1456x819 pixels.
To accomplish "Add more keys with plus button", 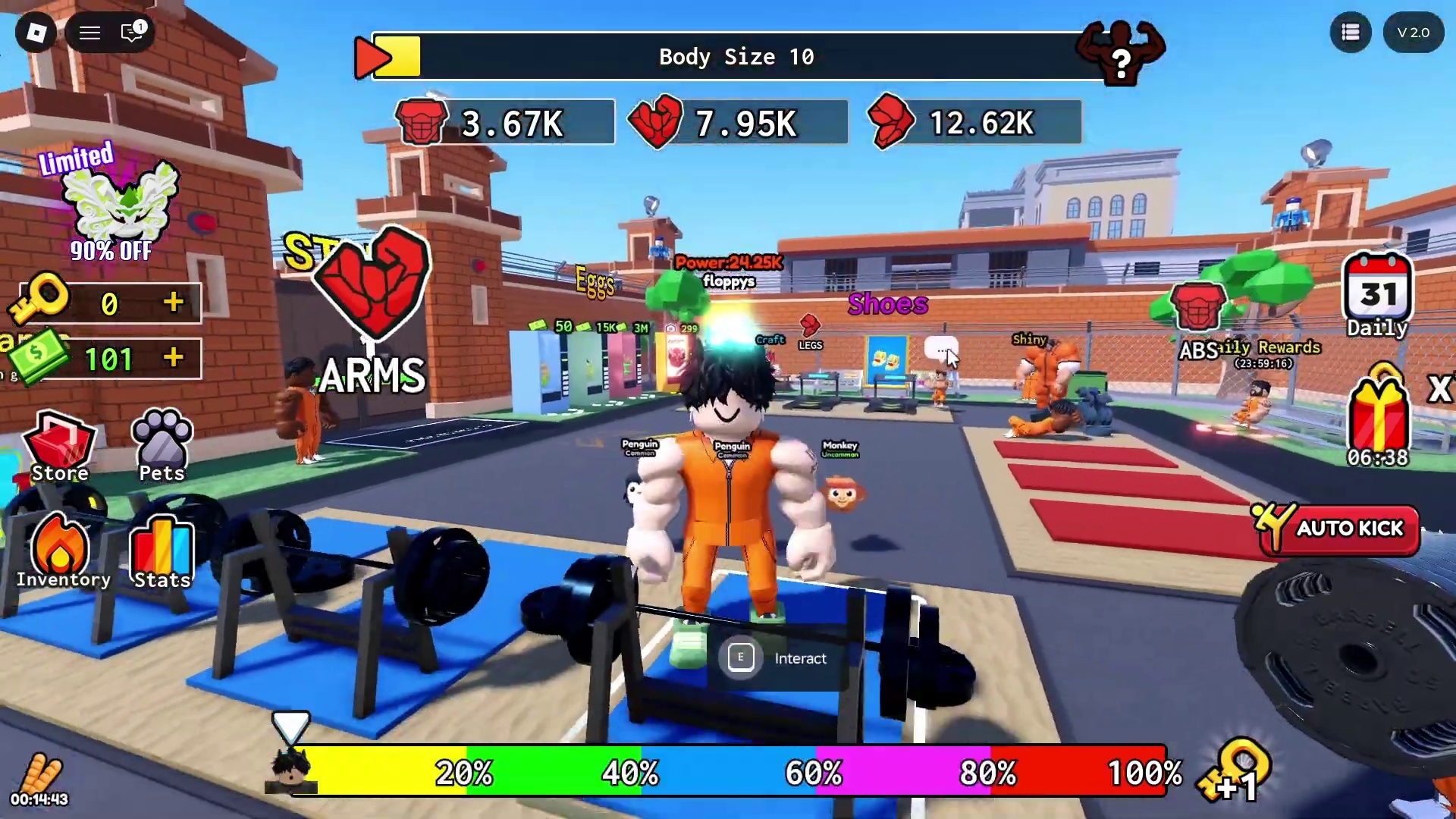I will click(174, 303).
